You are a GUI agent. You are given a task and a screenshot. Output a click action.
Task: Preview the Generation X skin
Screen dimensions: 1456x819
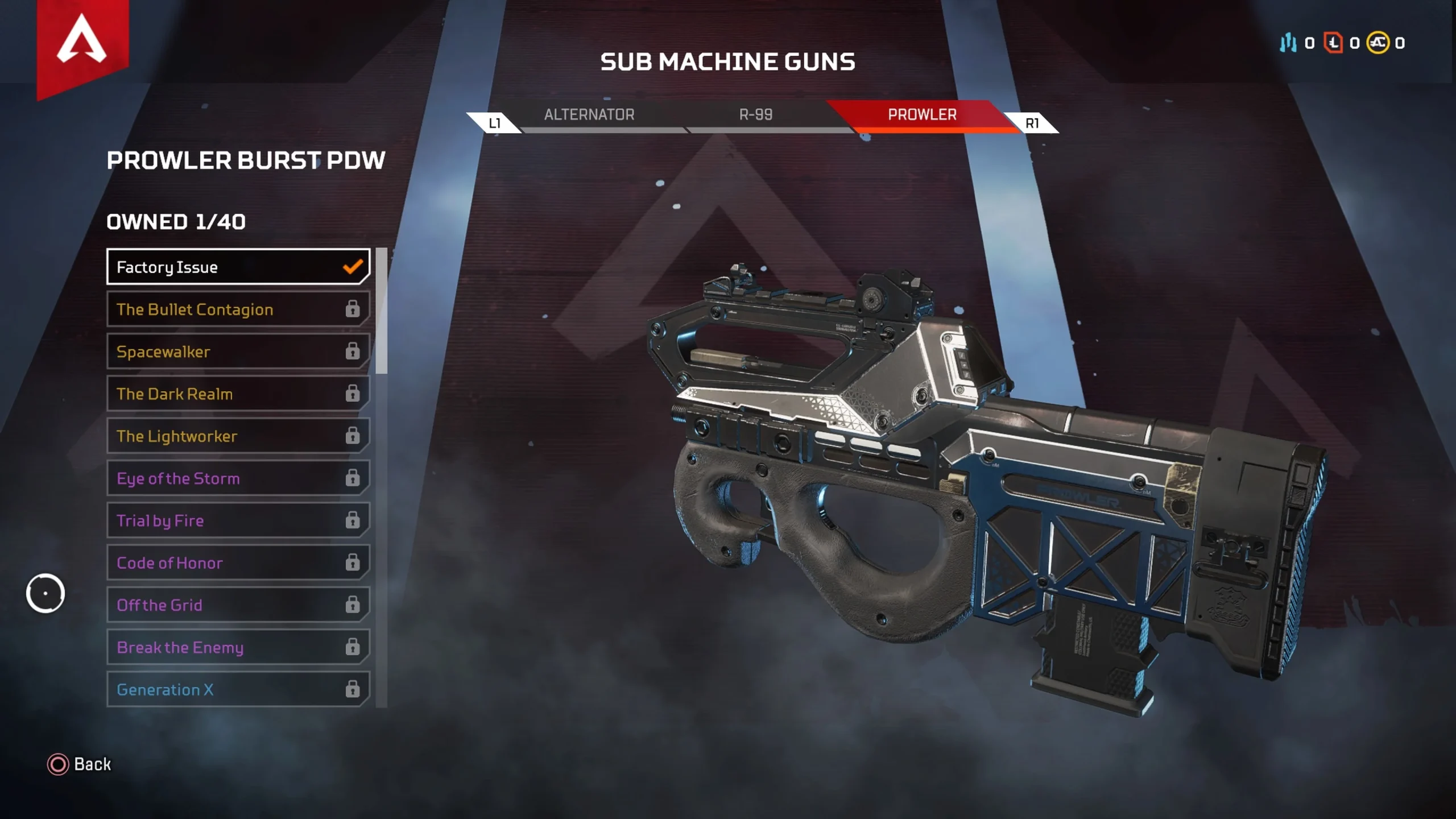(238, 689)
